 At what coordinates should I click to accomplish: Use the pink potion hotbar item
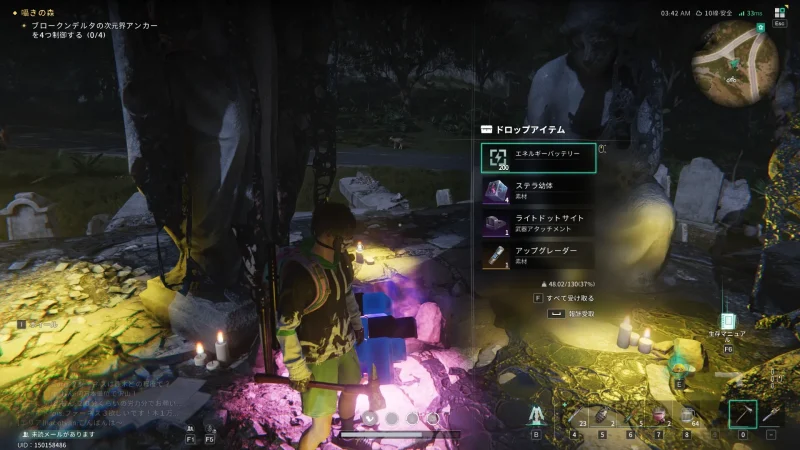coord(660,416)
